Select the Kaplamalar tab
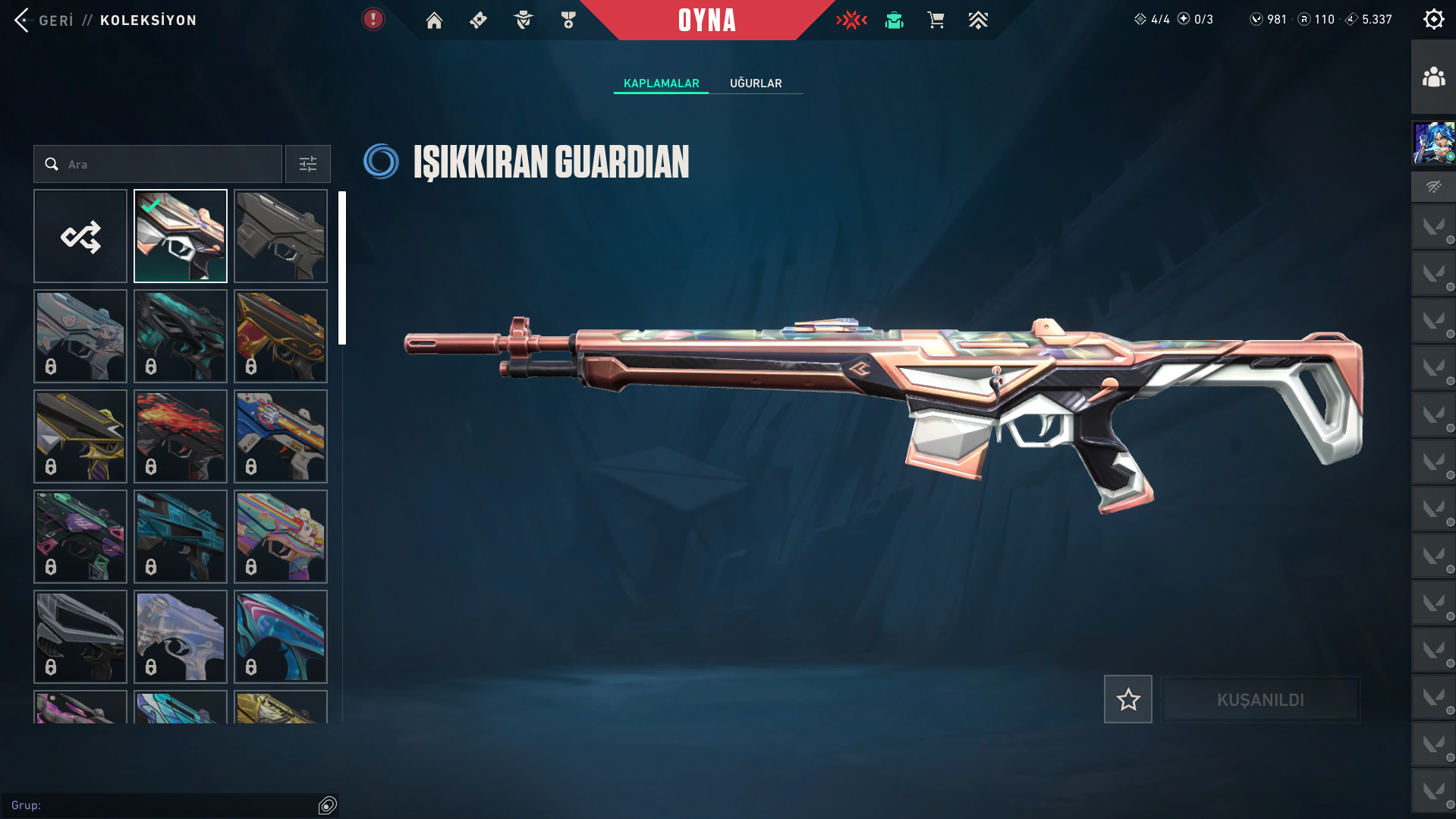1456x819 pixels. 661,83
